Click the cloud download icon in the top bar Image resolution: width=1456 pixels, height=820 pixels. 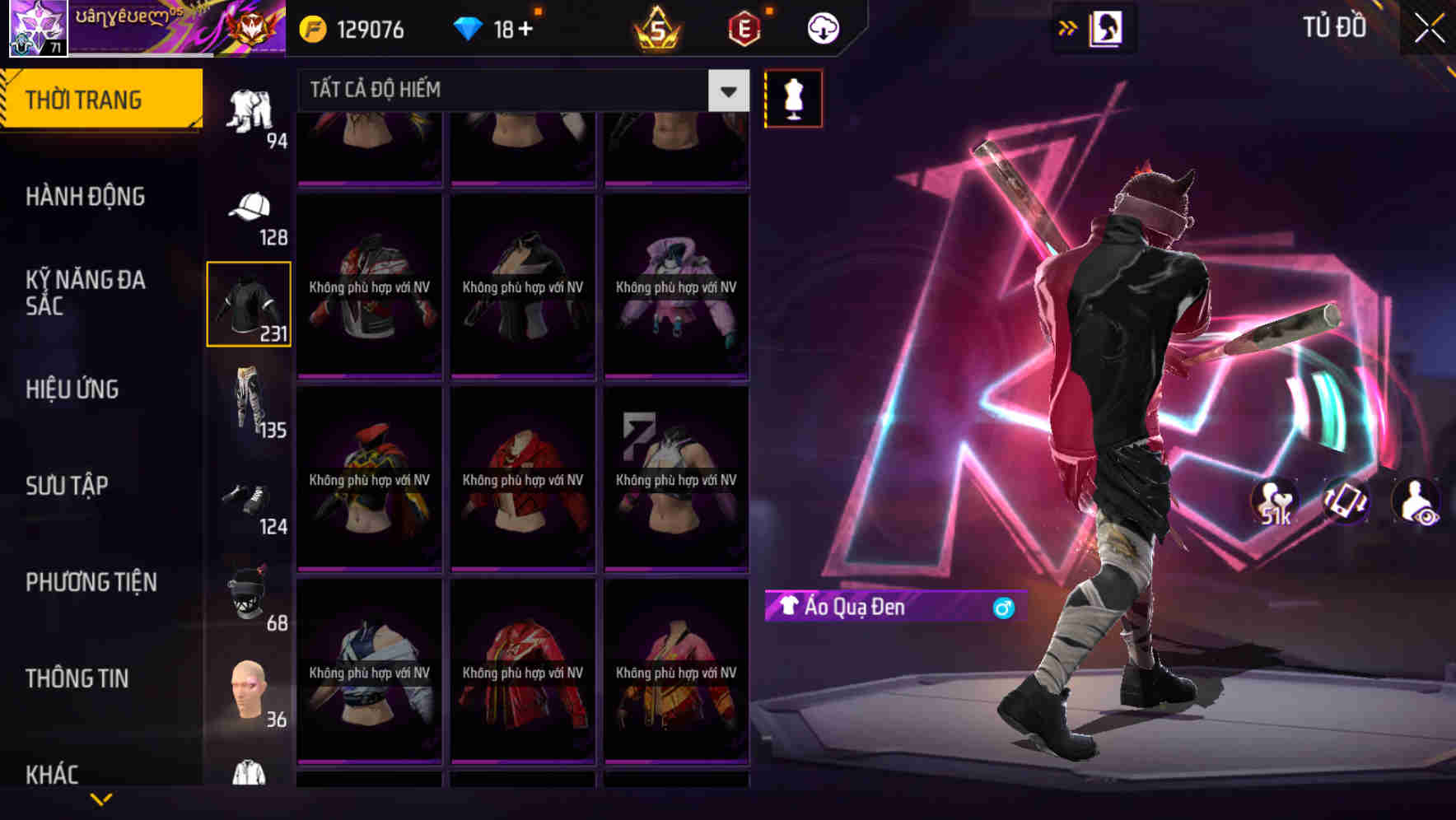click(x=822, y=27)
